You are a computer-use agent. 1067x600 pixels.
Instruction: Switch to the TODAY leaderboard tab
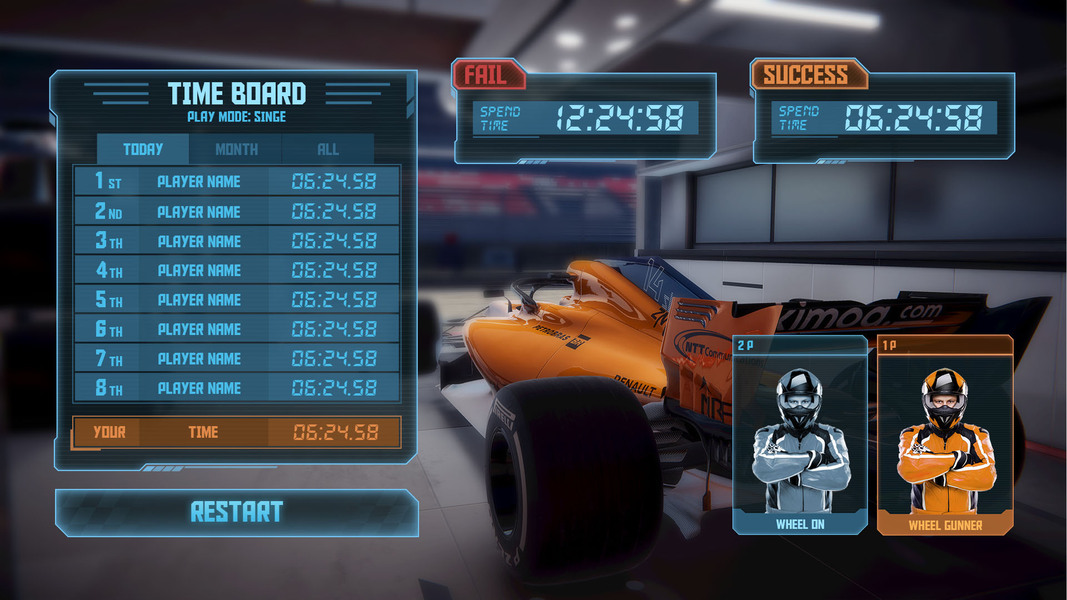click(x=143, y=149)
